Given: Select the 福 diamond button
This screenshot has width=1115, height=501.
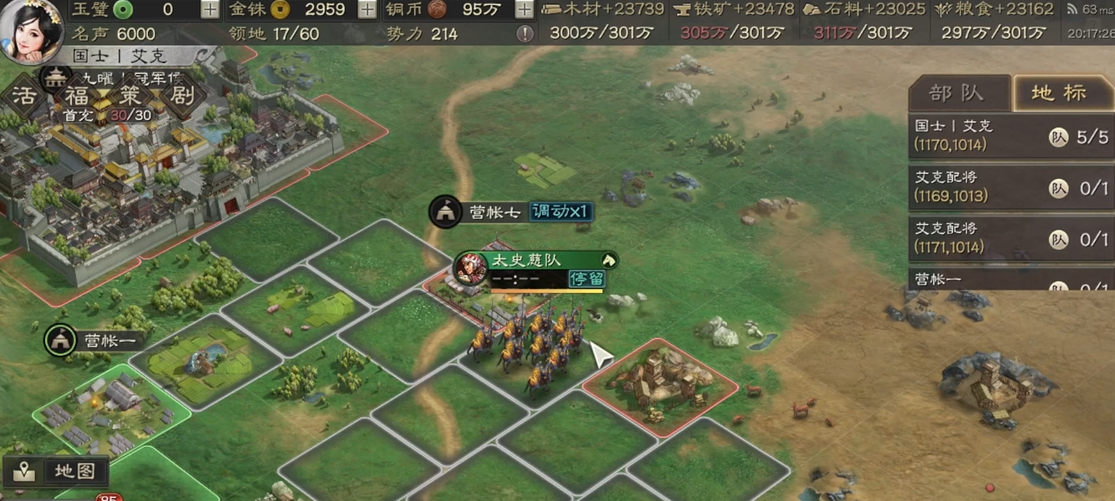Looking at the screenshot, I should click(x=77, y=97).
